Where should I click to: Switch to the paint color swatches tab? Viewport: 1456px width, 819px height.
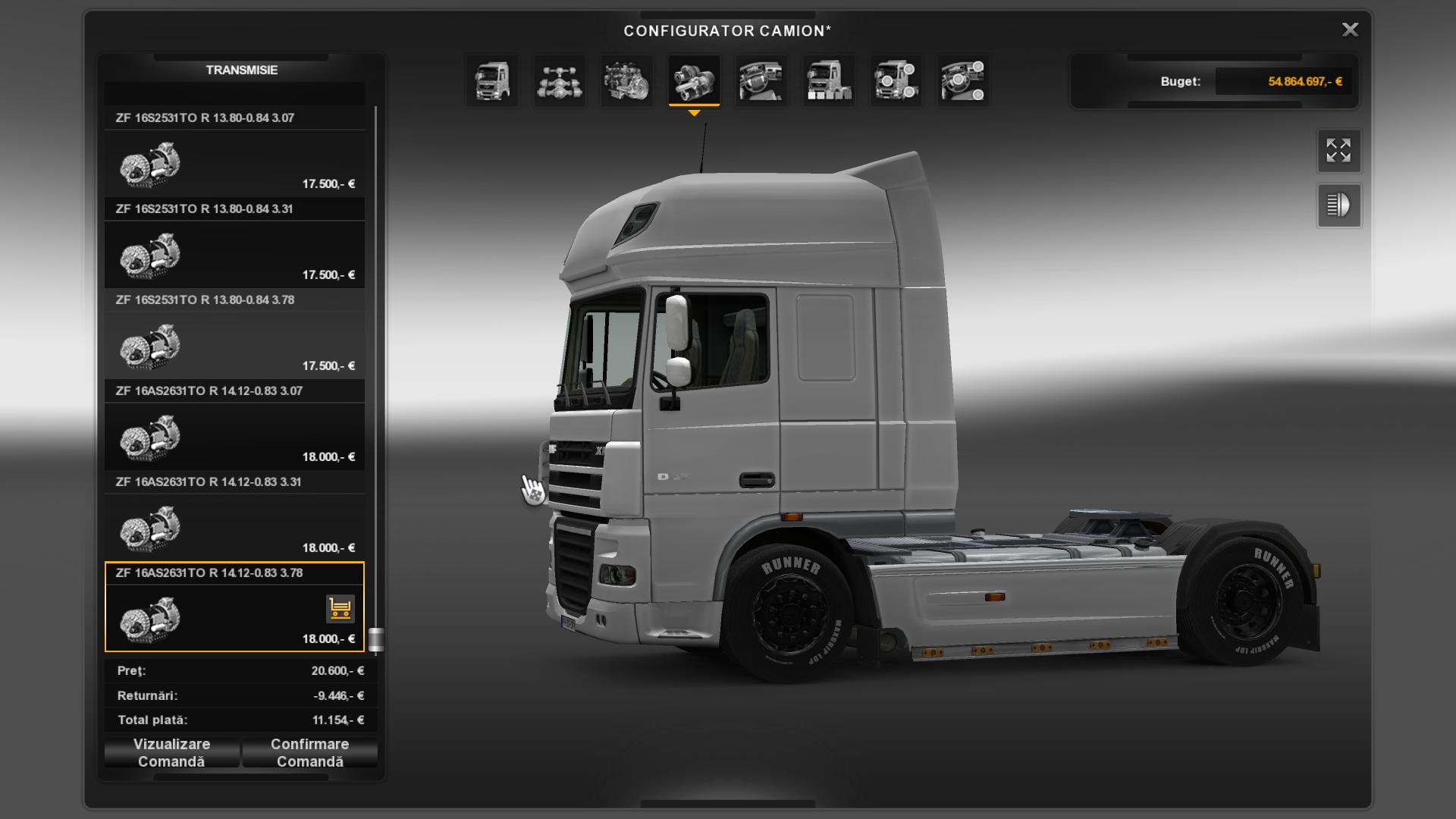[x=829, y=80]
